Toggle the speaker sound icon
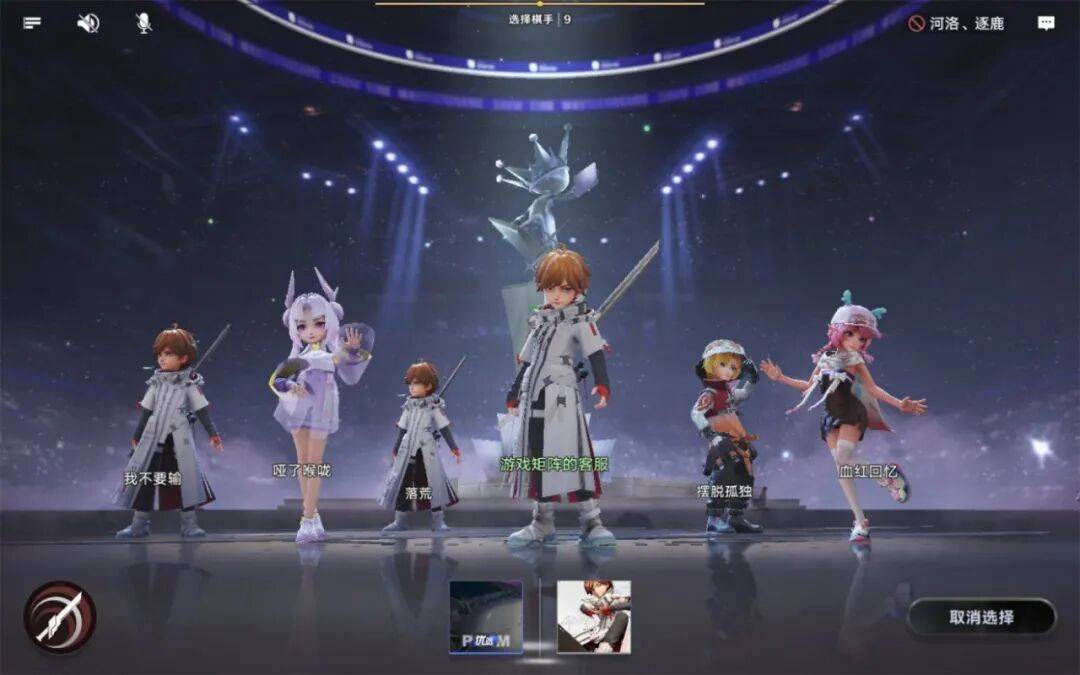The image size is (1080, 675). 88,23
